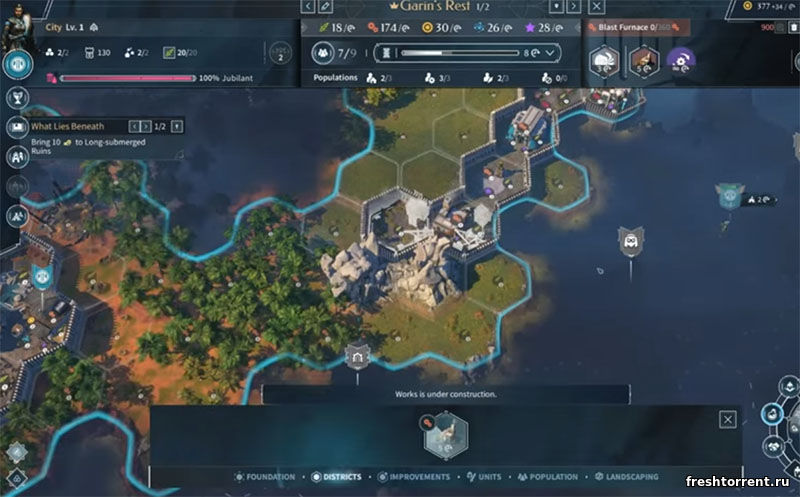Click the first hexagon in the build queue

(603, 62)
